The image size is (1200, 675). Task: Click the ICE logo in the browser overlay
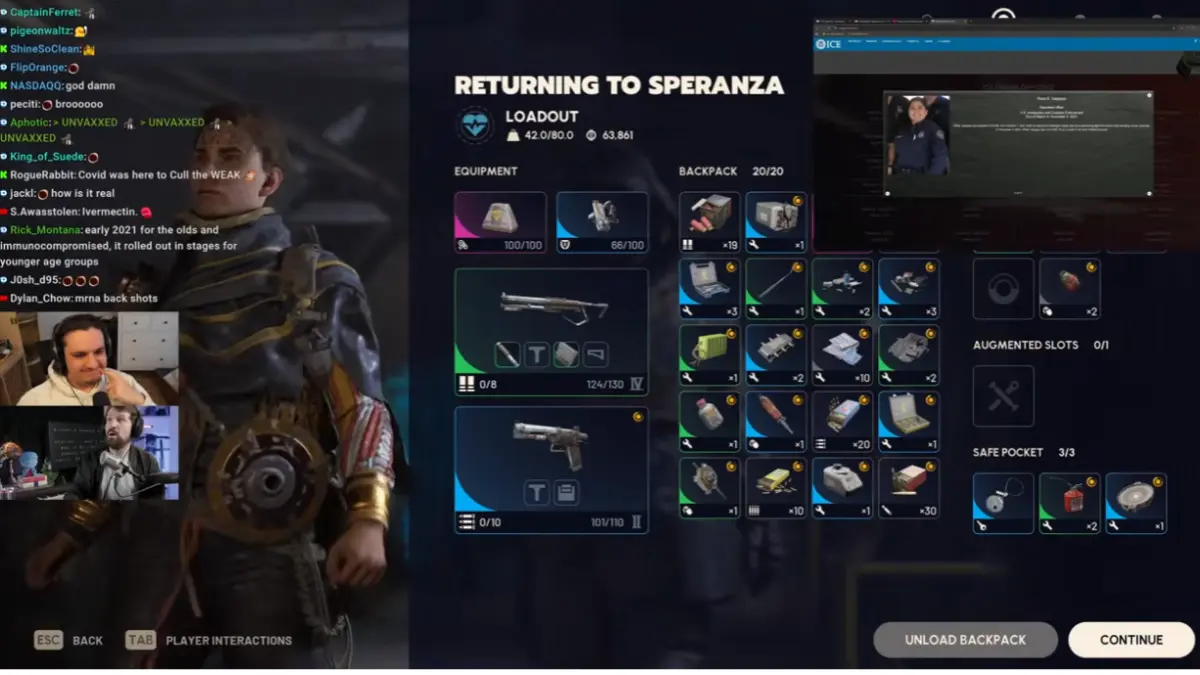829,44
